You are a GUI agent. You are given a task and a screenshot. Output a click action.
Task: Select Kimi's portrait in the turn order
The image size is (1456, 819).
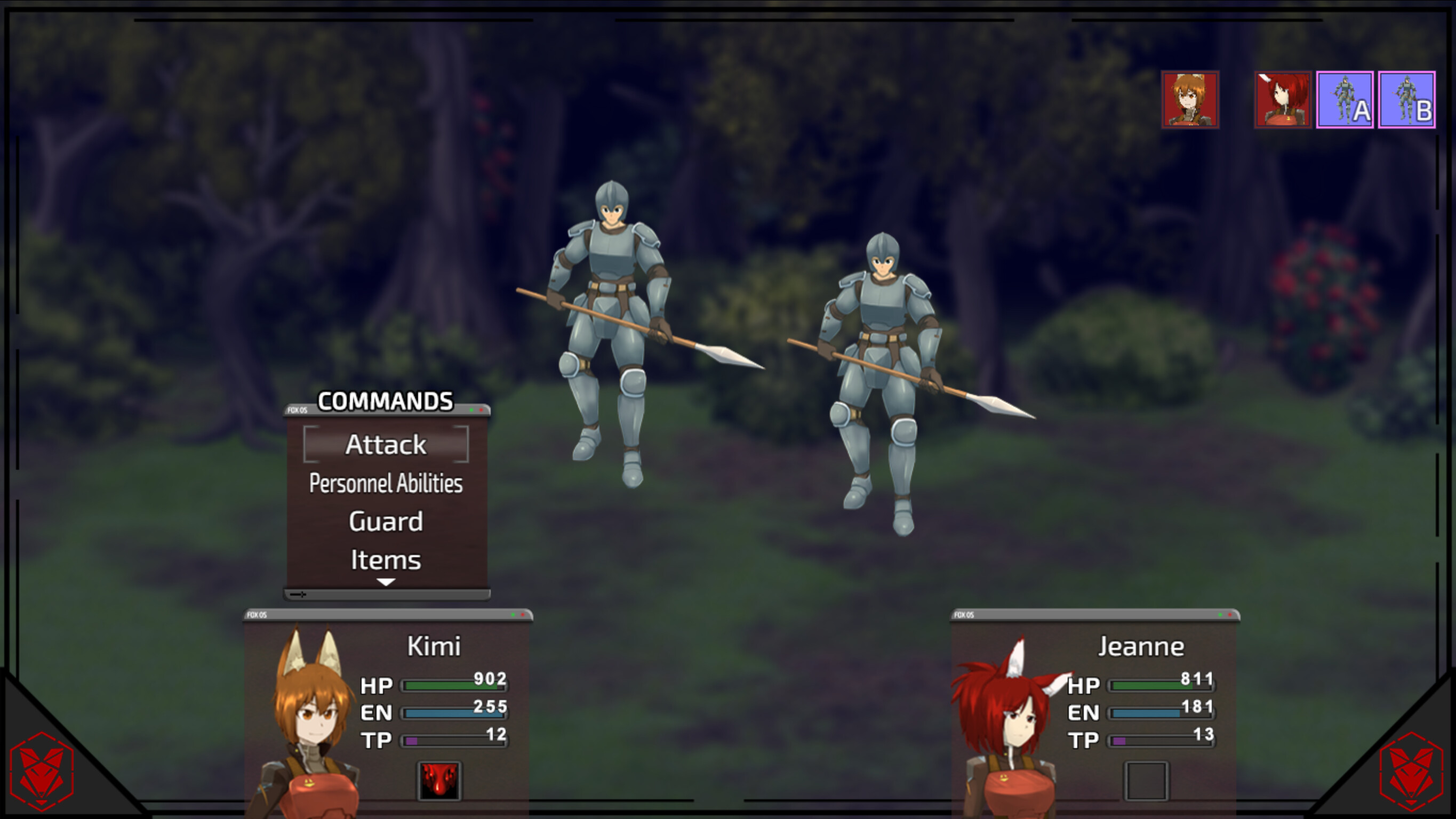click(1190, 101)
